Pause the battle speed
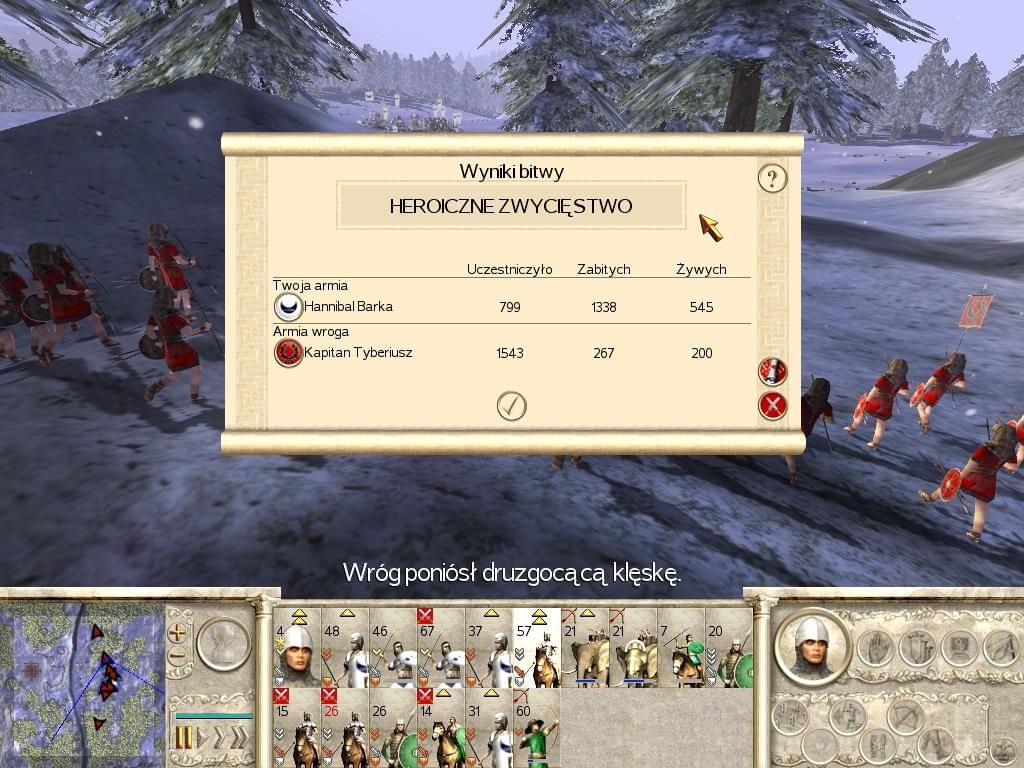 point(184,739)
